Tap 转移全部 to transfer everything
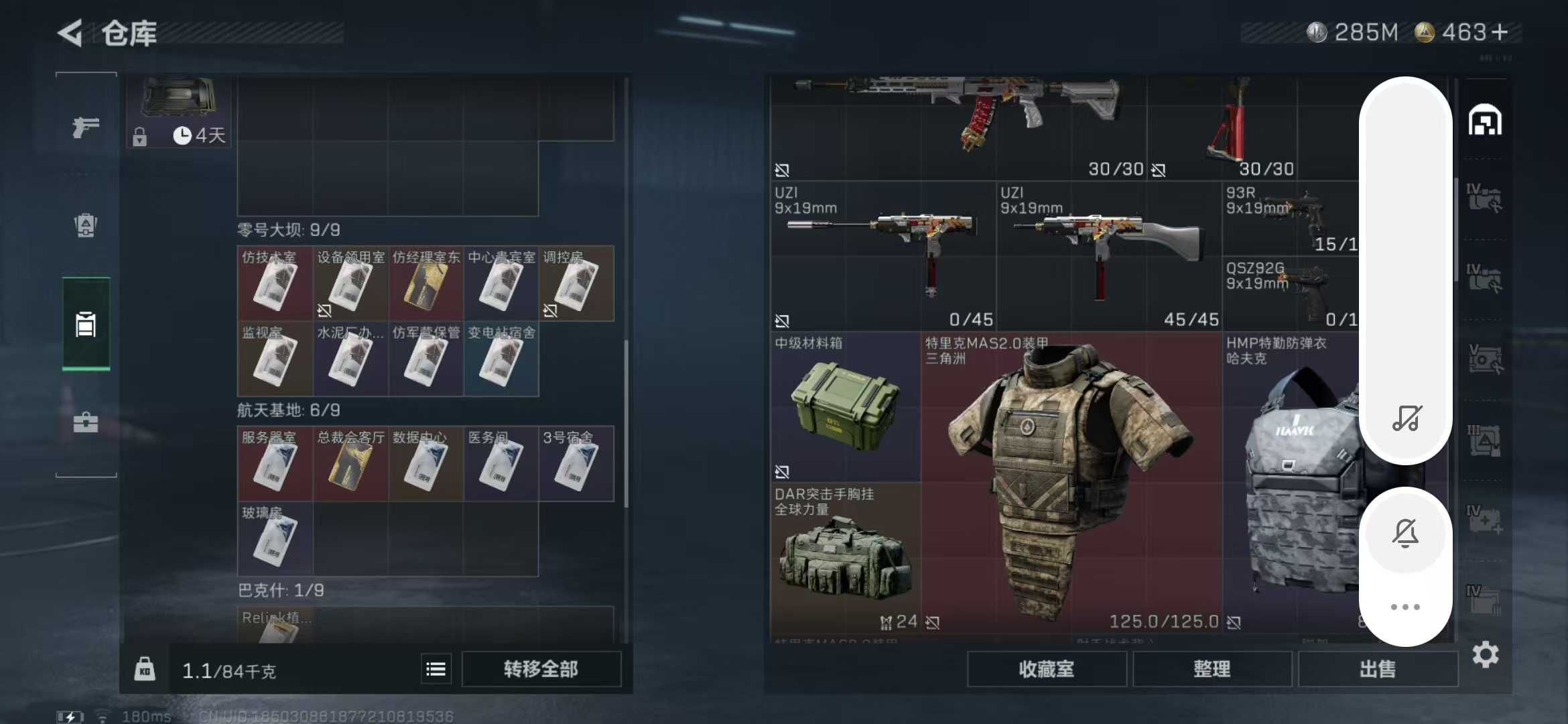 pos(541,669)
